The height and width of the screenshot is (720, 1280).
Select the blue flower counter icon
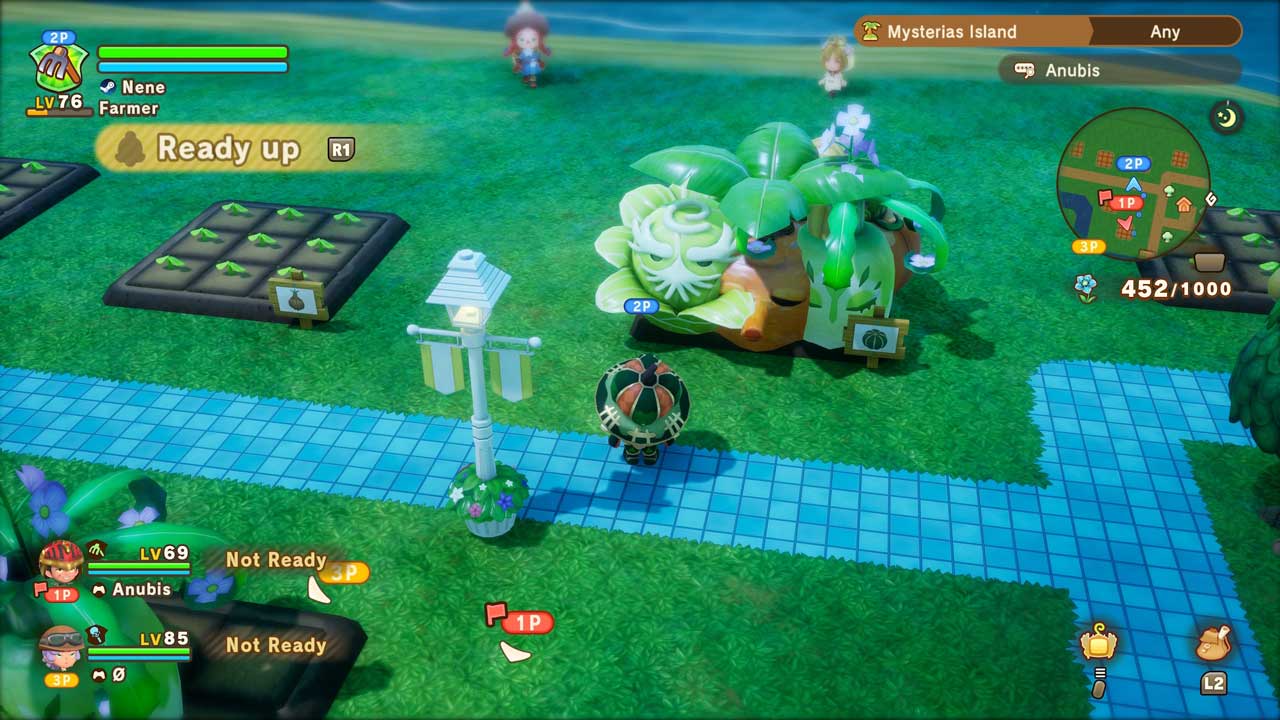[1086, 289]
